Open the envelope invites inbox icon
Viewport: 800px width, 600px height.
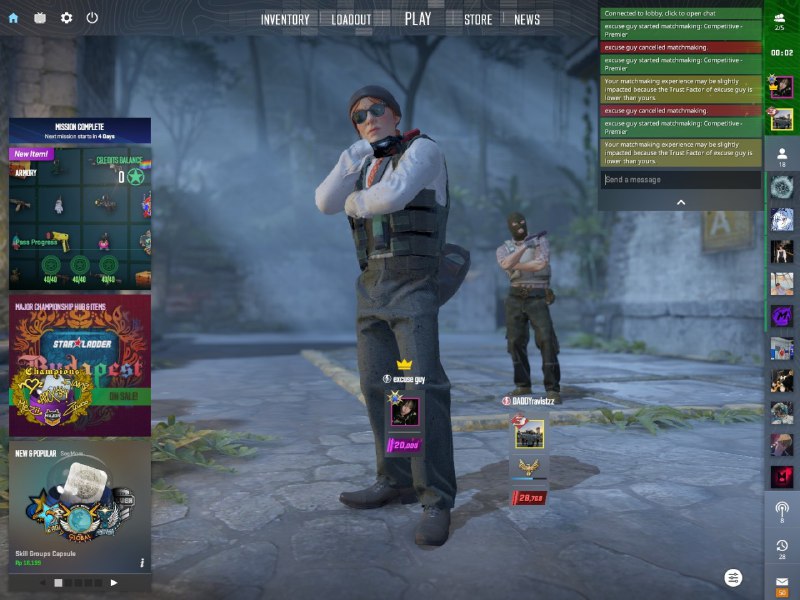pyautogui.click(x=782, y=582)
